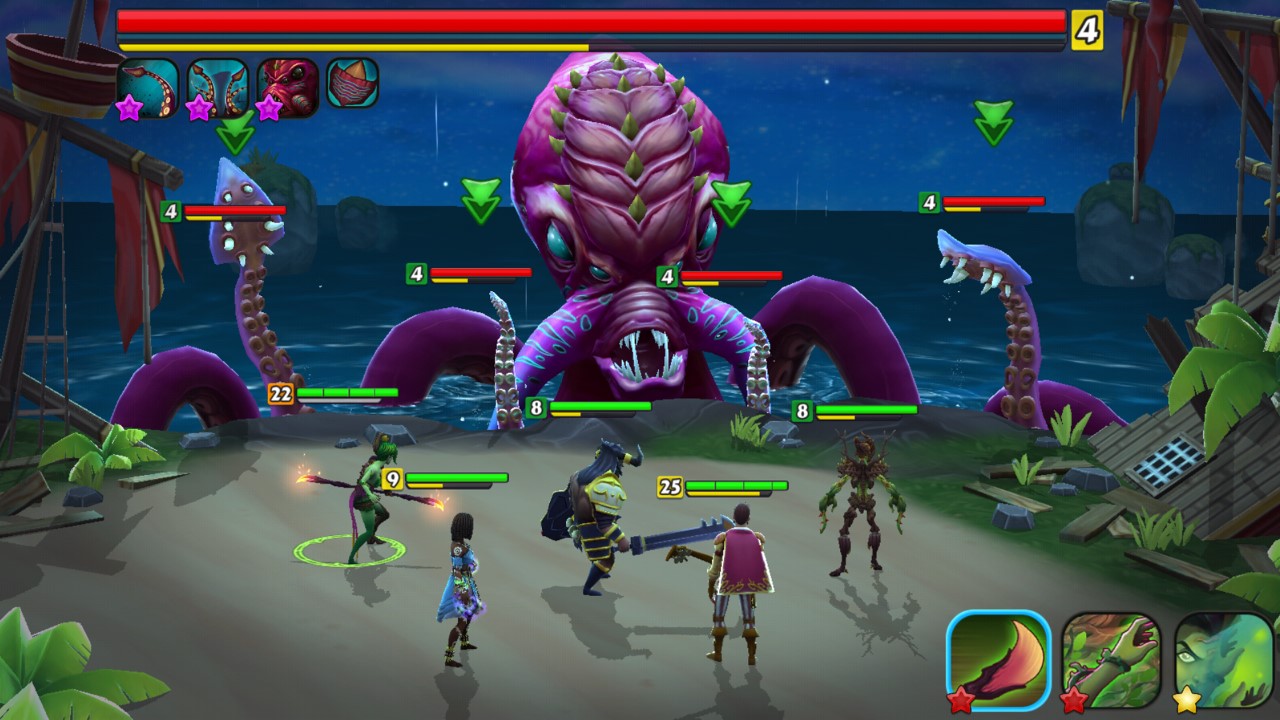This screenshot has width=1280, height=720.
Task: Use the grasping vine hand ability
Action: (1111, 660)
